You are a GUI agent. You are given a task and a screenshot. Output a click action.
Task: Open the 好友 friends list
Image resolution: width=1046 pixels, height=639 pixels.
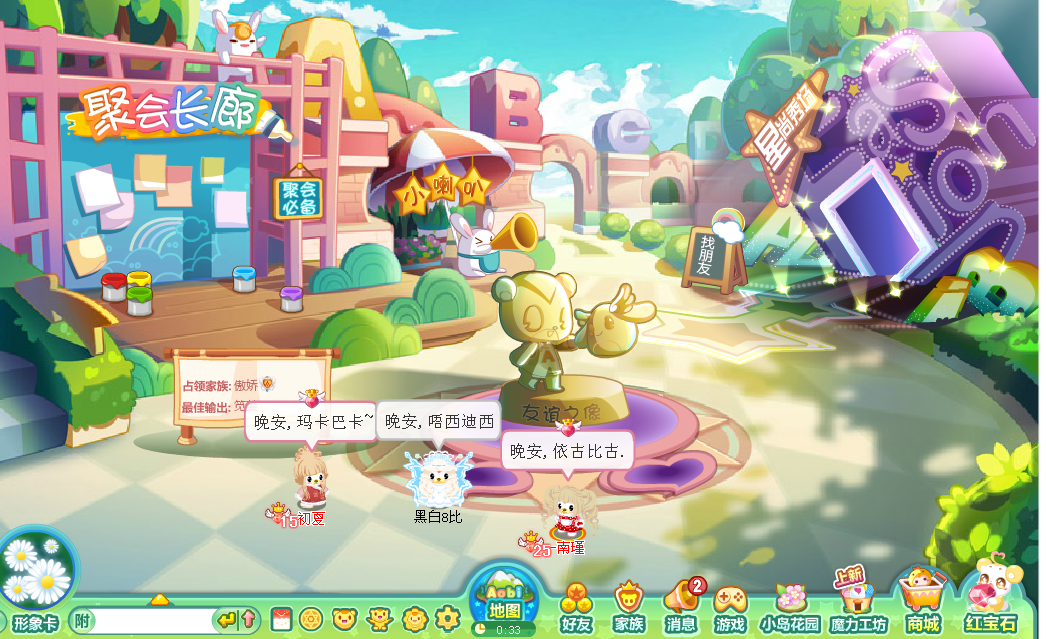[577, 608]
